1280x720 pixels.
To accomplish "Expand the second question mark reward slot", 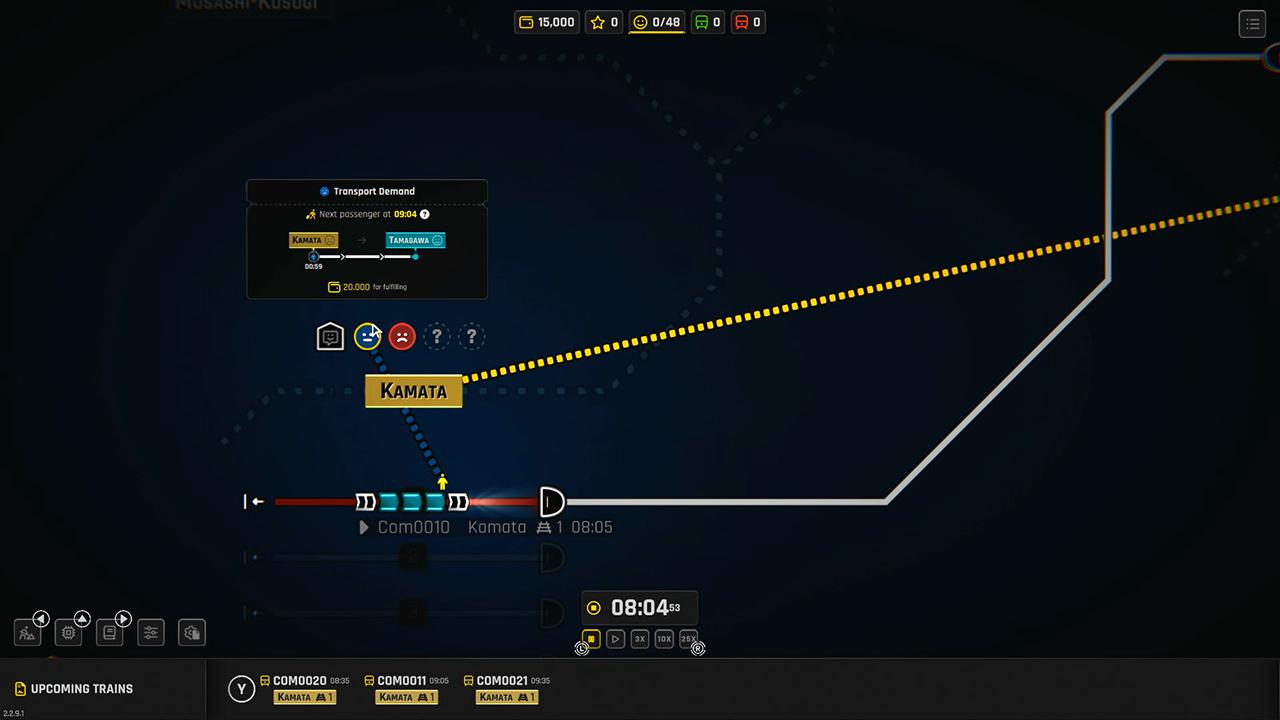I will tap(471, 337).
